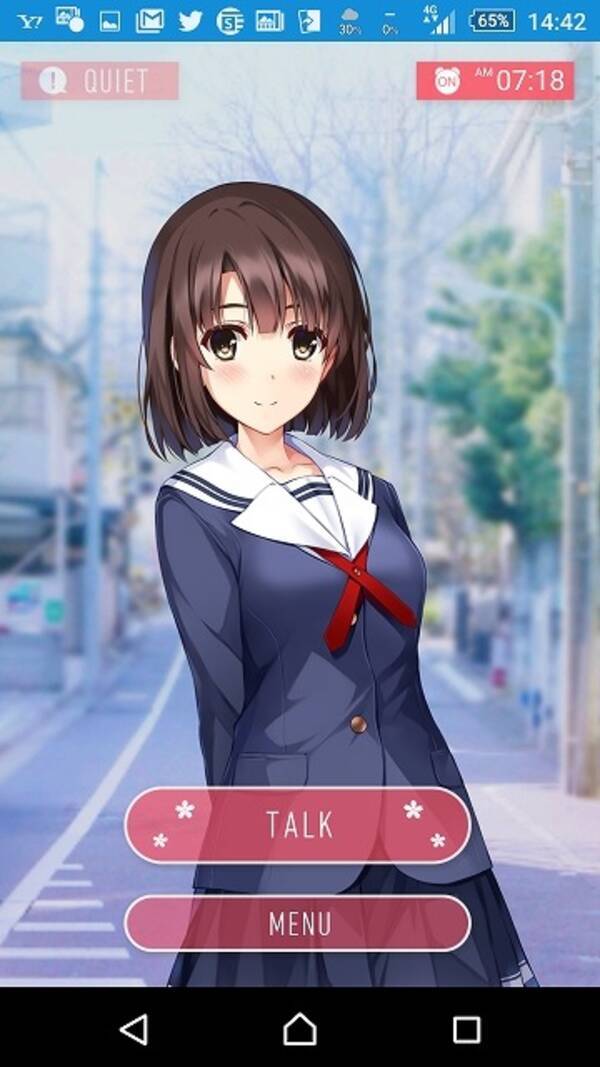Tap the Android back navigation button
The height and width of the screenshot is (1067, 600).
coord(133,1029)
